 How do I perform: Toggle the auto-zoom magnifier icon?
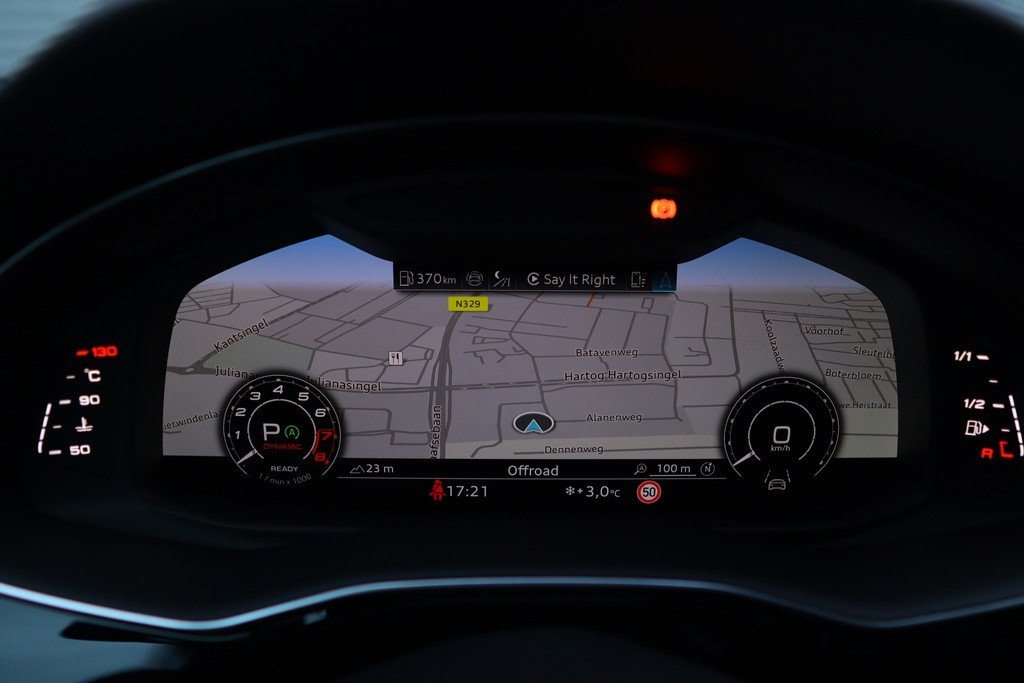[x=641, y=469]
